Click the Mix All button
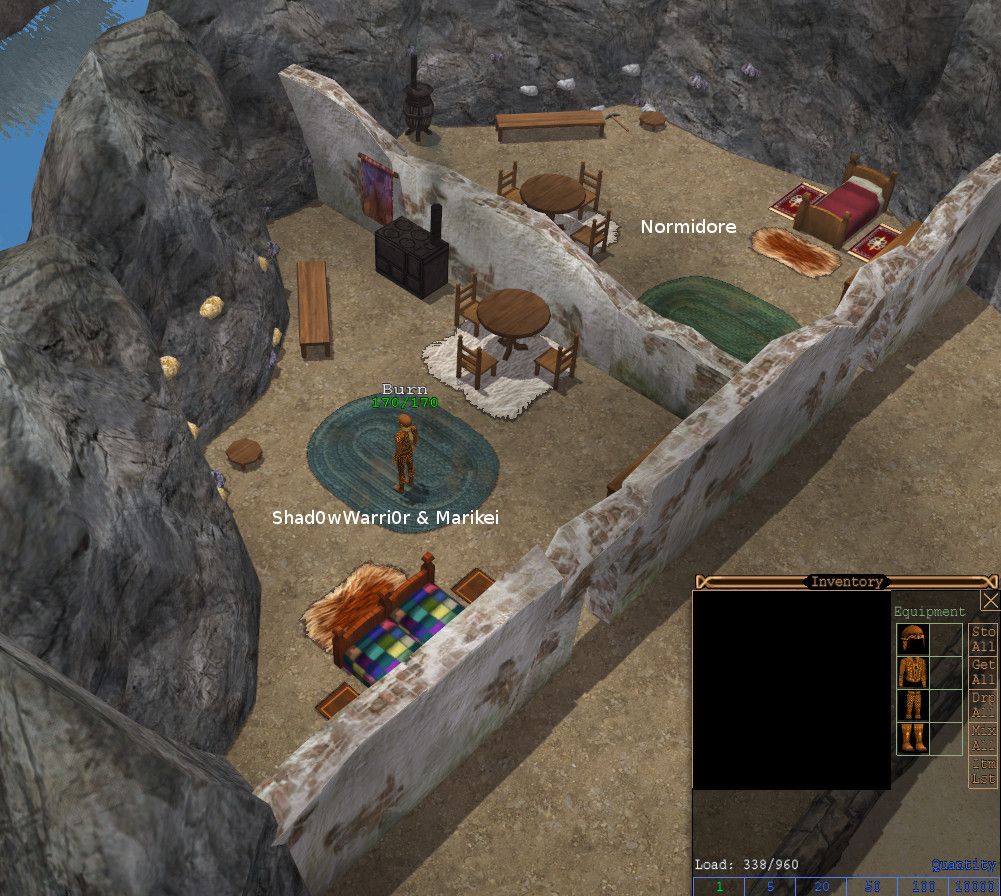Viewport: 1001px width, 896px height. [983, 737]
